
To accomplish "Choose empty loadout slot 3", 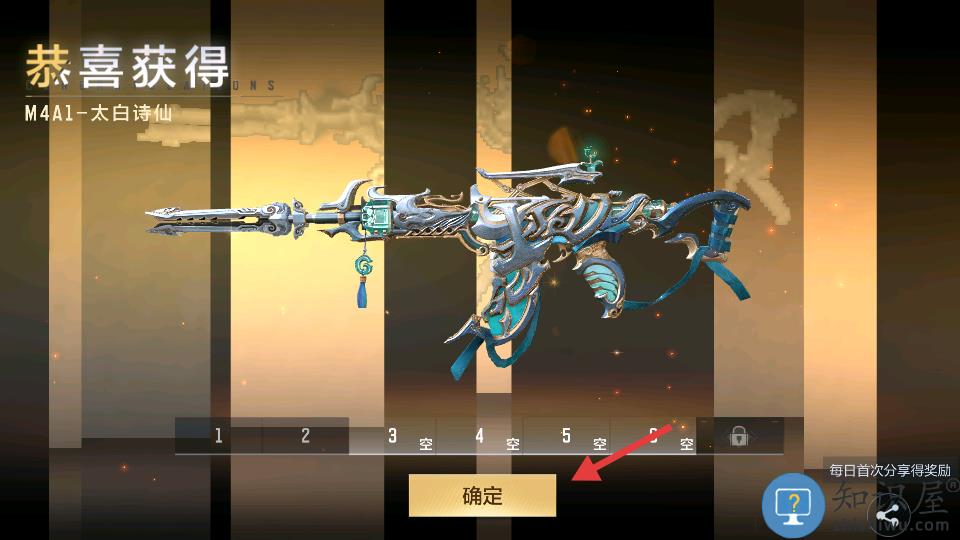I will (393, 436).
